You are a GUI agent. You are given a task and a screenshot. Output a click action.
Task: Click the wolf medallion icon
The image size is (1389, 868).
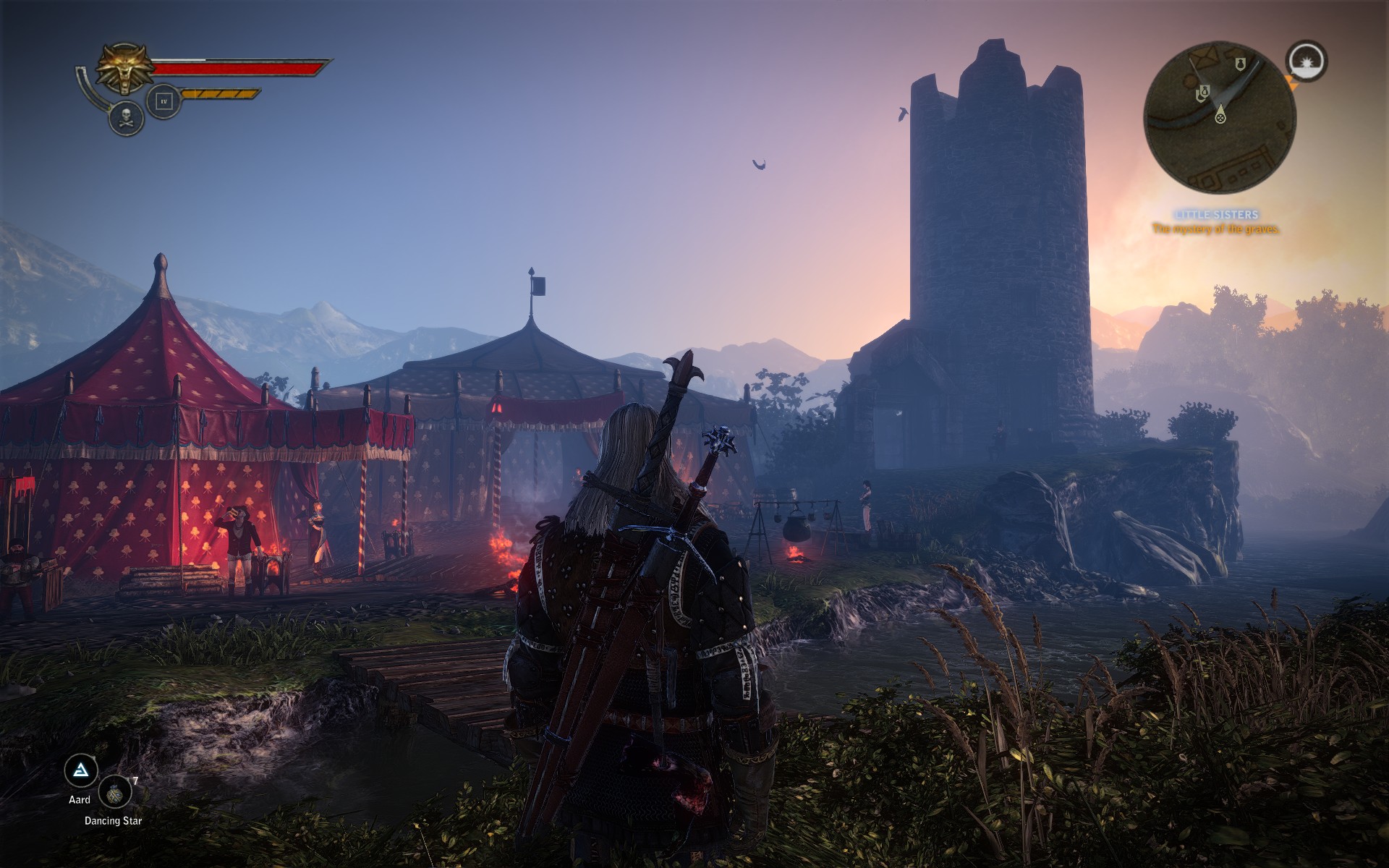(x=125, y=67)
